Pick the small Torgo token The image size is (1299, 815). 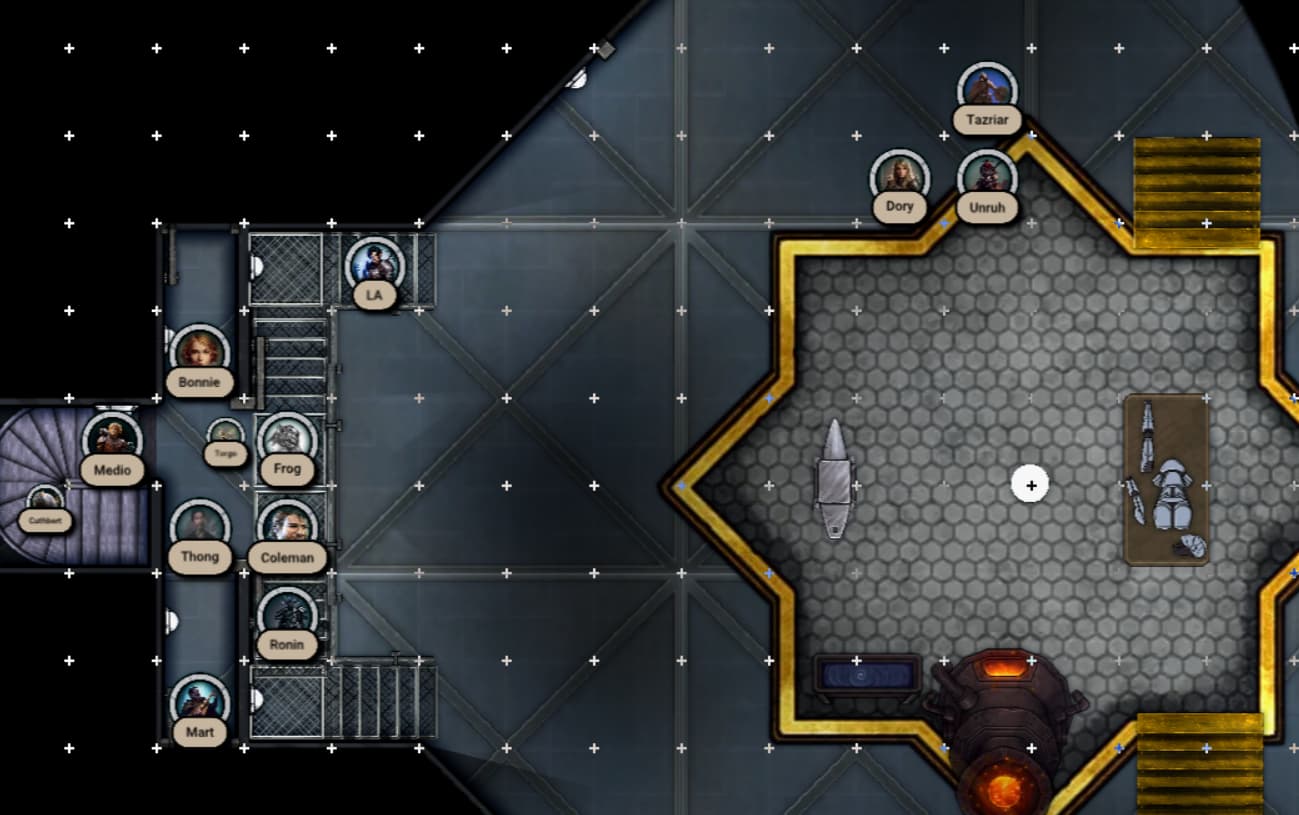226,436
